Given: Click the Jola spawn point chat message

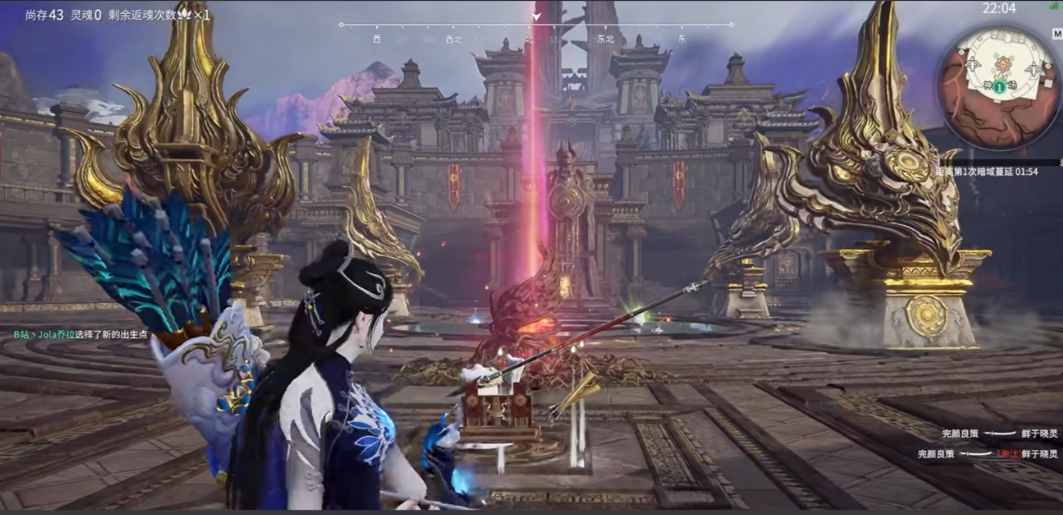Looking at the screenshot, I should click(x=81, y=335).
